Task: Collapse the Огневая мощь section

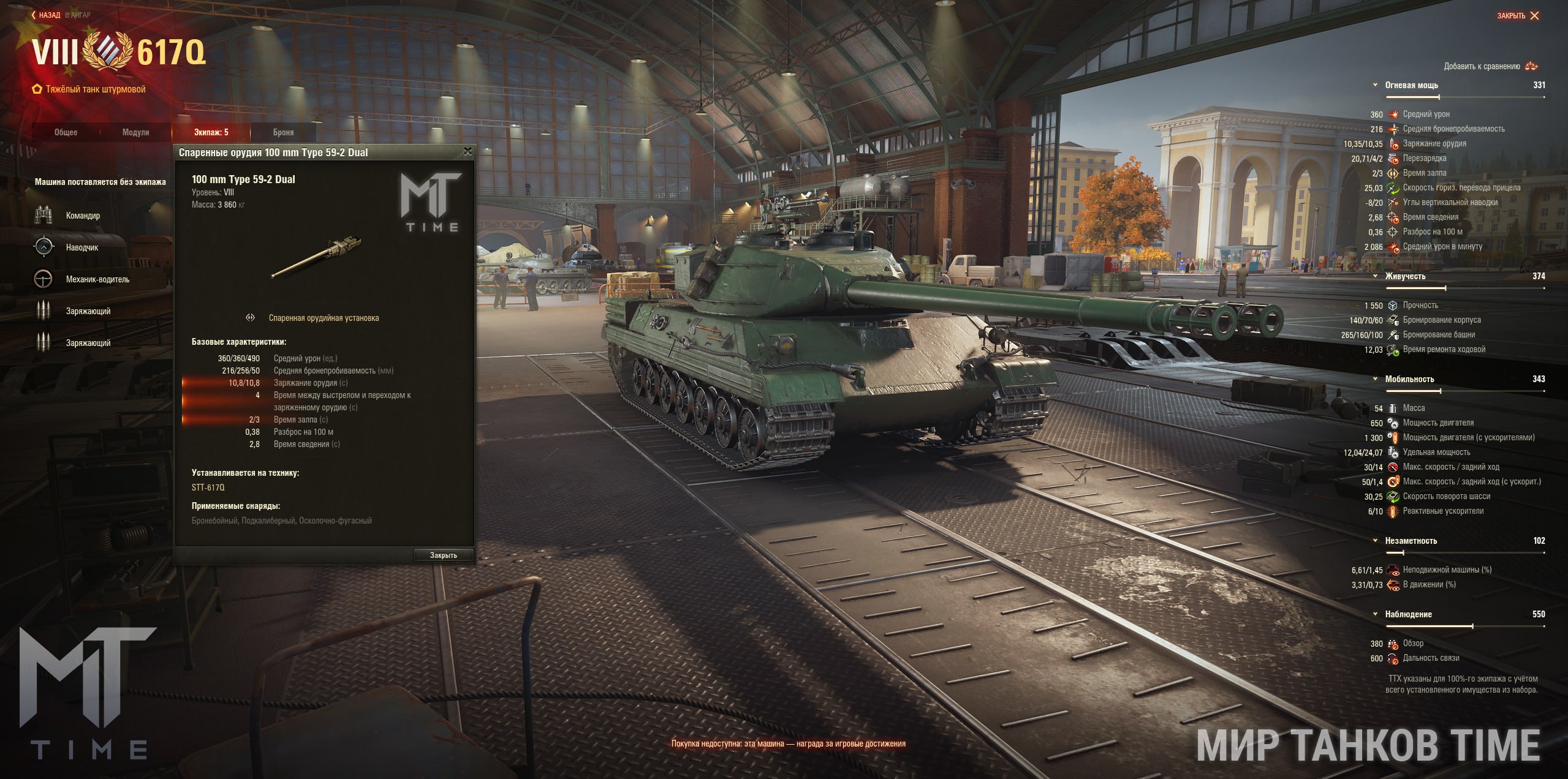Action: 1376,85
